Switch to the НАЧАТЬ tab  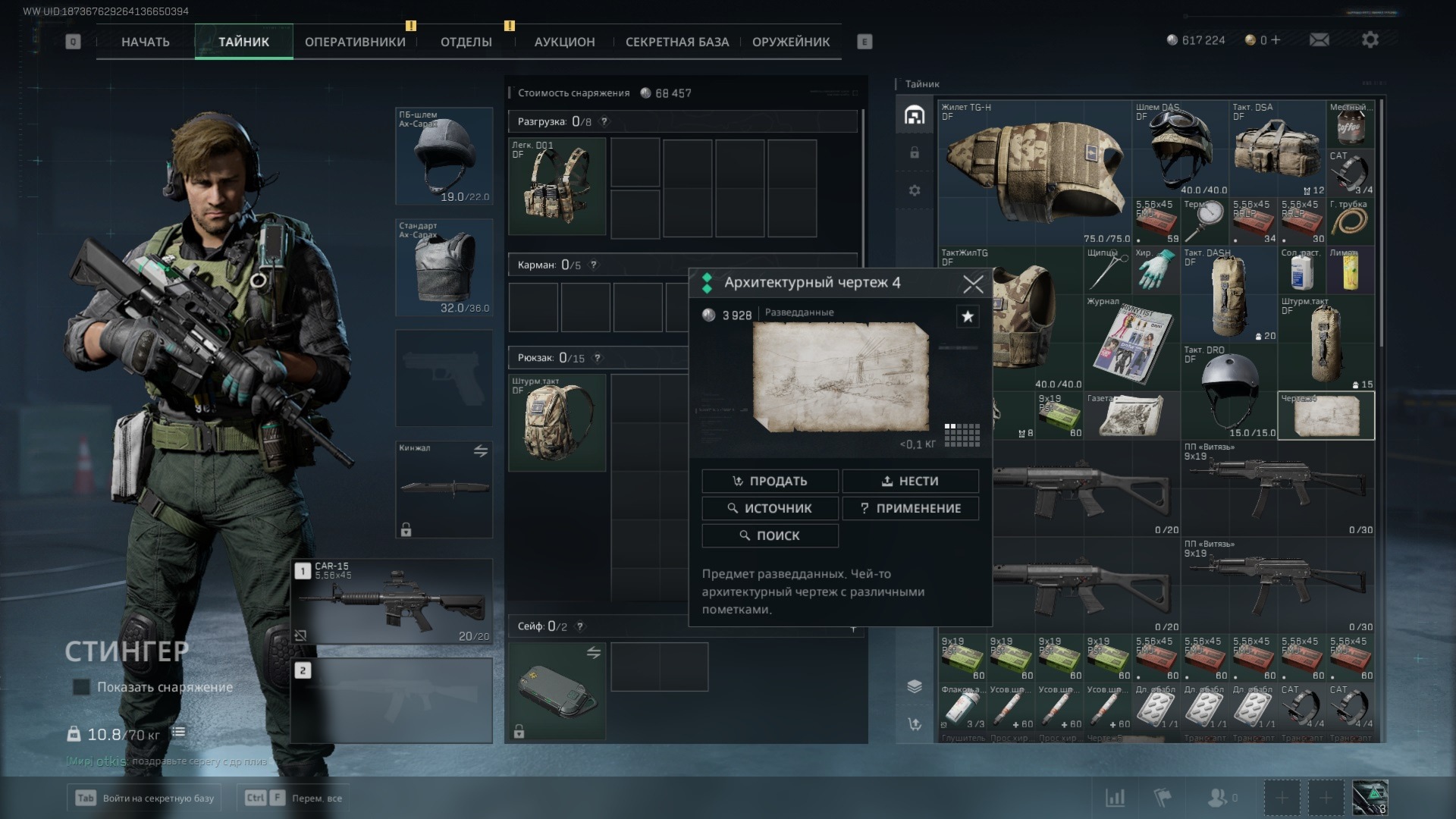click(145, 42)
